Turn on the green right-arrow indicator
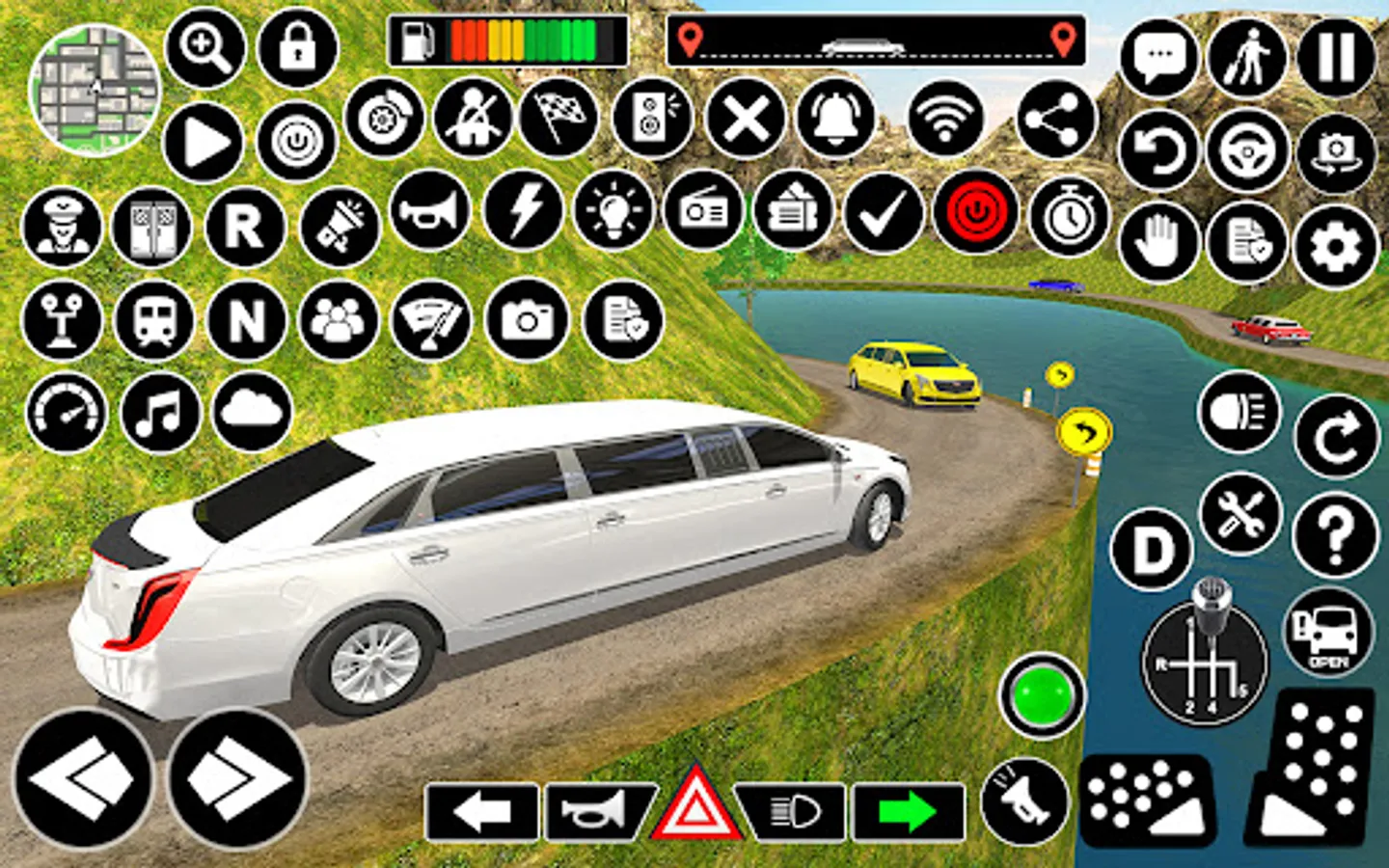 [x=908, y=812]
